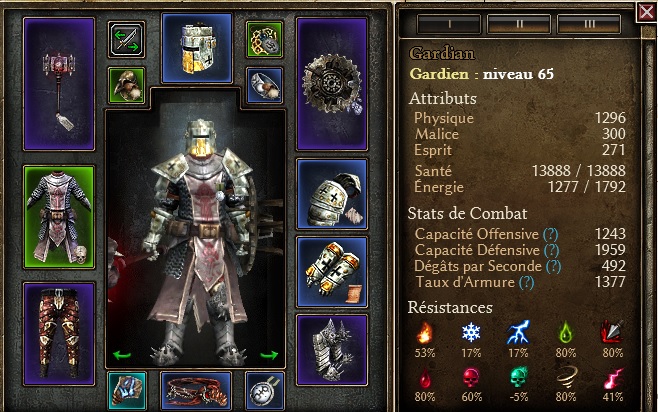Close the character window
Viewport: 658px width, 412px height.
pos(646,12)
